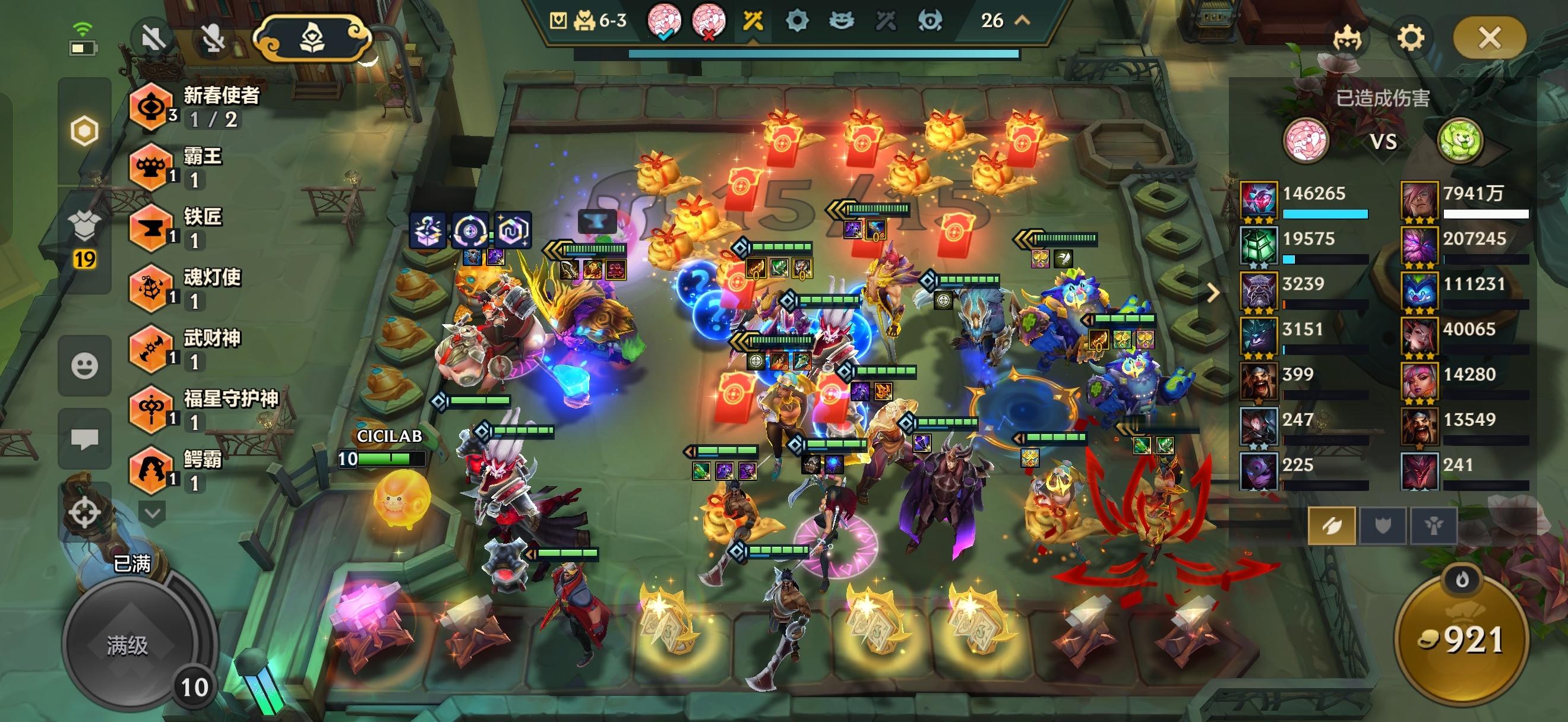Viewport: 1568px width, 722px height.
Task: Switch to the damage dealt sword tab
Action: click(x=1332, y=525)
